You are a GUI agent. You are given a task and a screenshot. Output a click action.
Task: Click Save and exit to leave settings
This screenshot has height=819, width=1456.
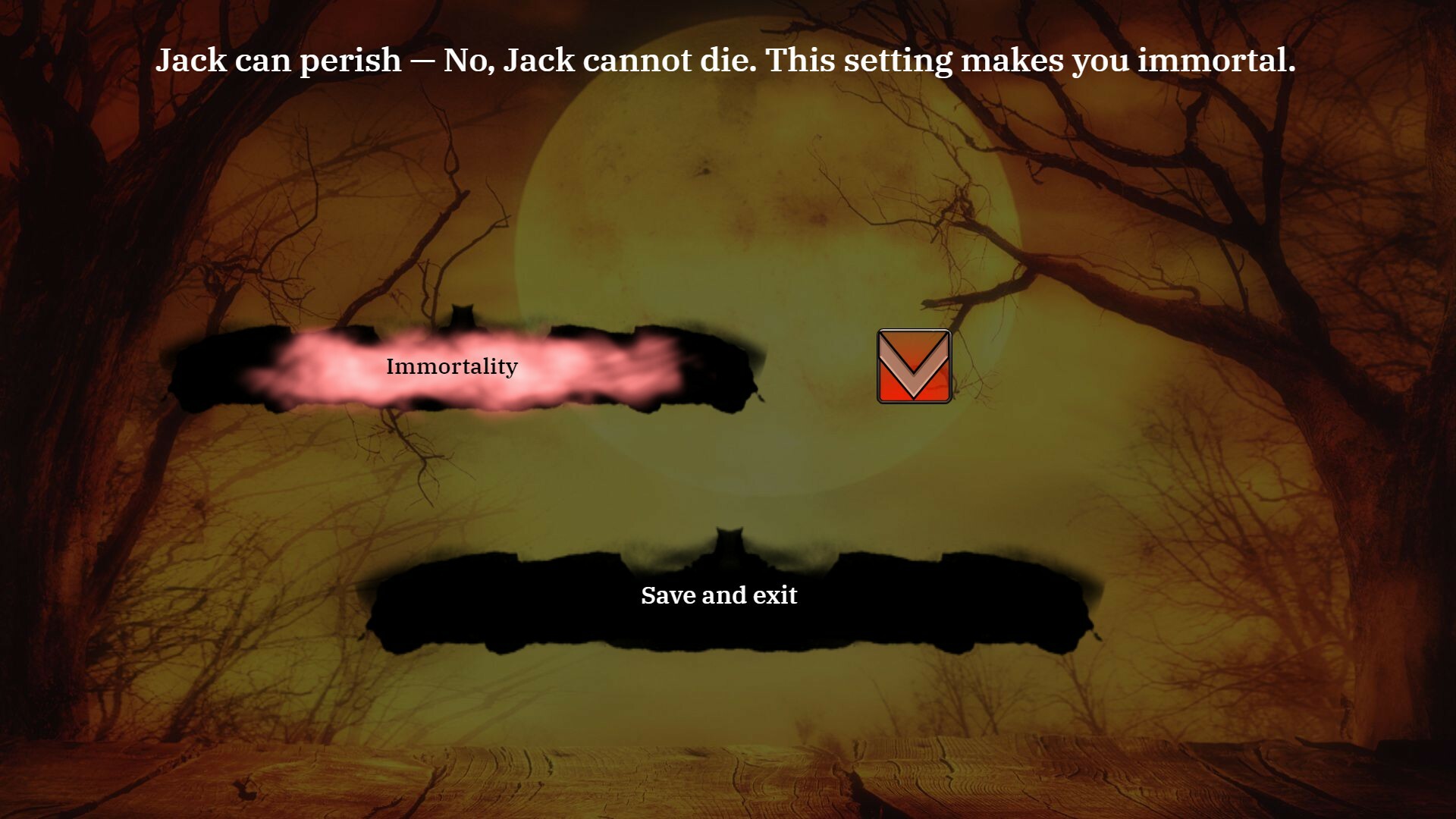[x=719, y=596]
